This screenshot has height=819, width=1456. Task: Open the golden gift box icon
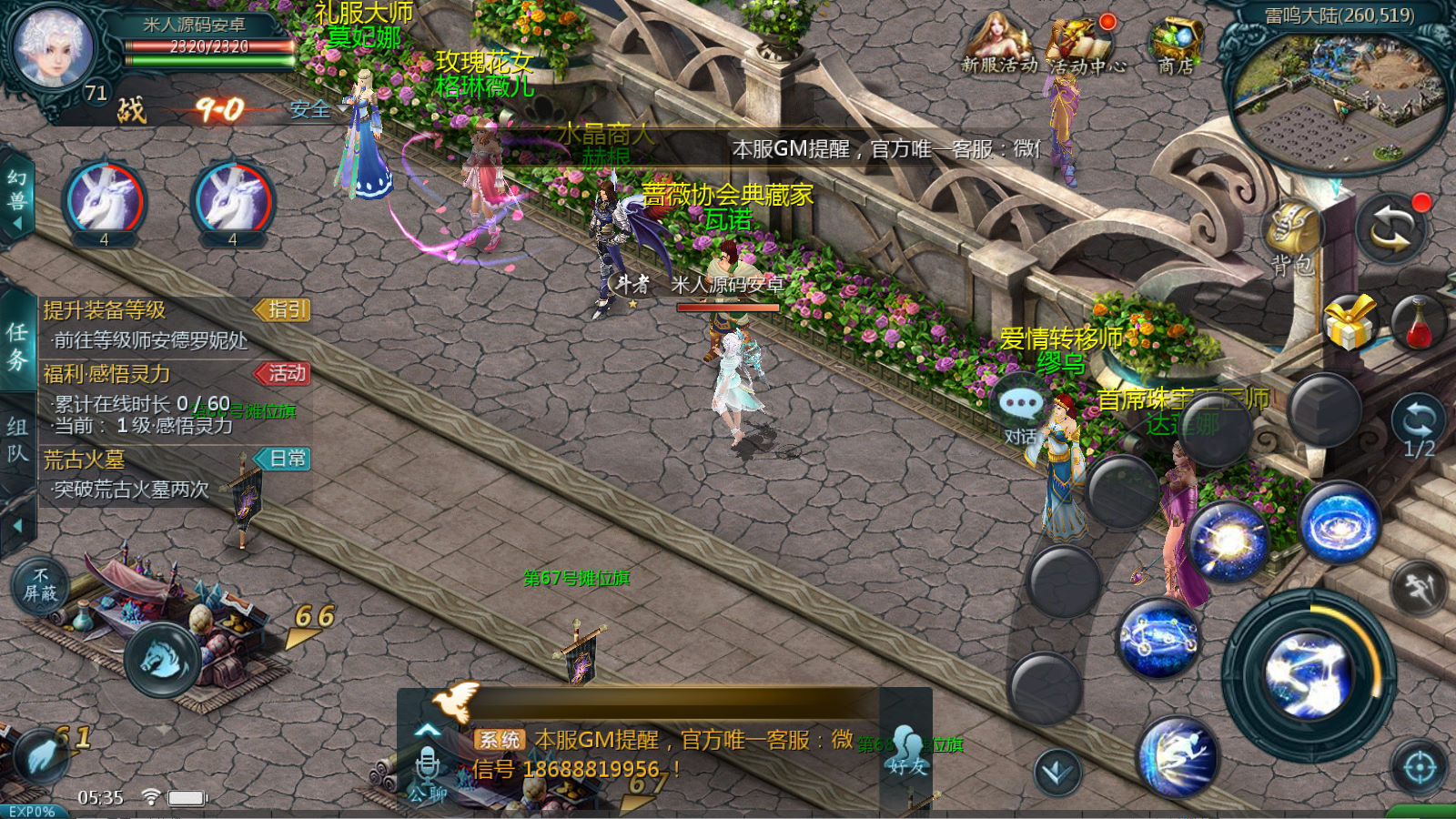click(1349, 322)
